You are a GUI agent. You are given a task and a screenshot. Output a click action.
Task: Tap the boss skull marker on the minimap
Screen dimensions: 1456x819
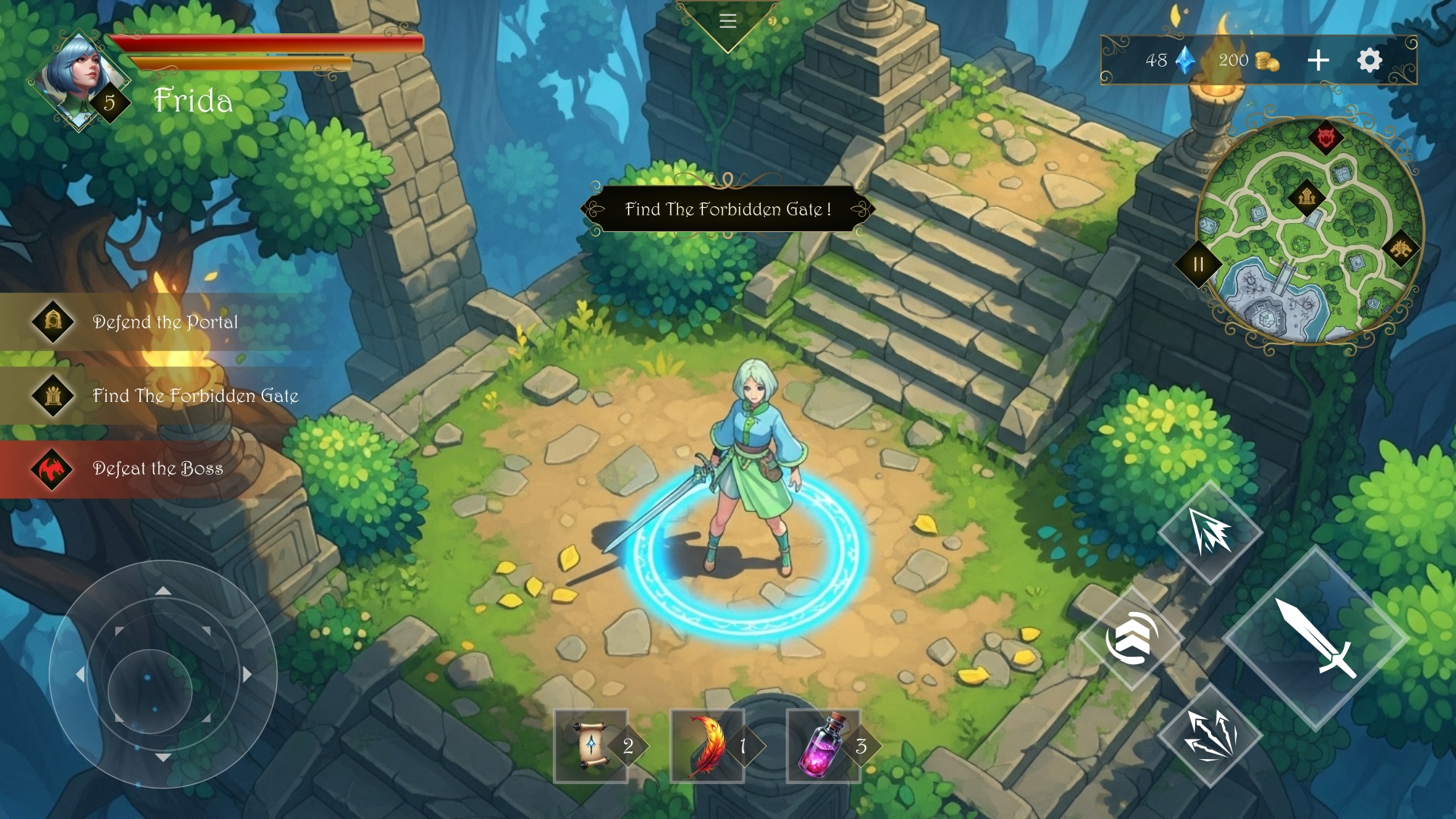[x=1326, y=137]
